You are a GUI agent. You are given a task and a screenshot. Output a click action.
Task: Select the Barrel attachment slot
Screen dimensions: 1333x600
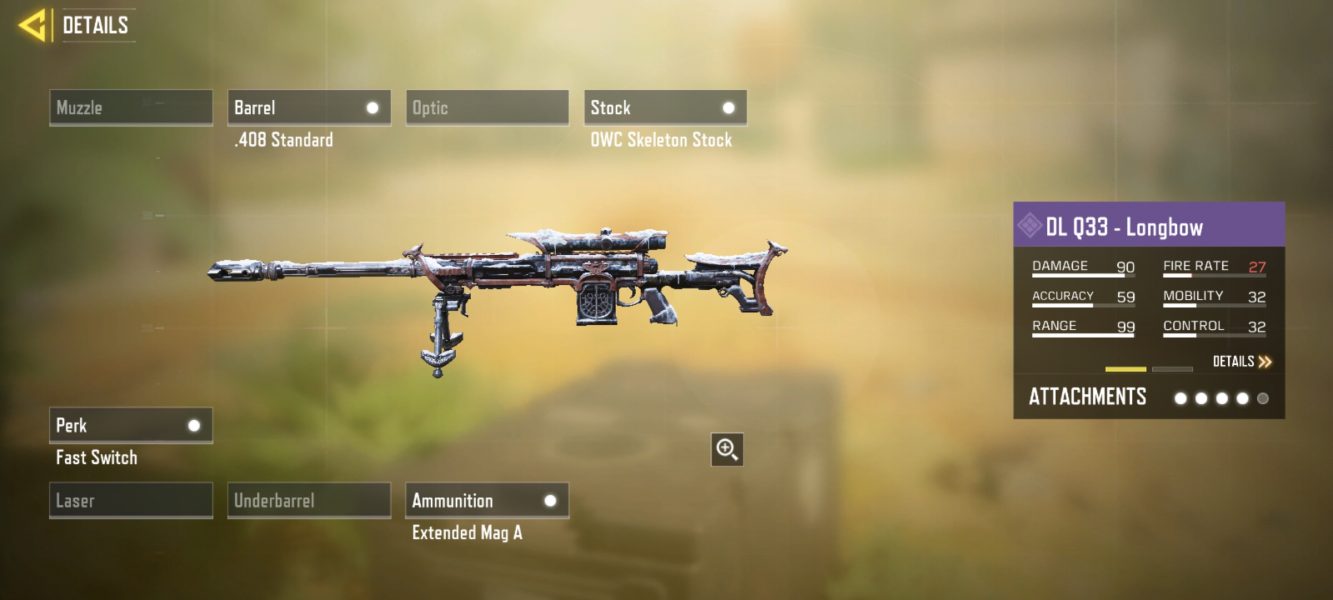(309, 108)
